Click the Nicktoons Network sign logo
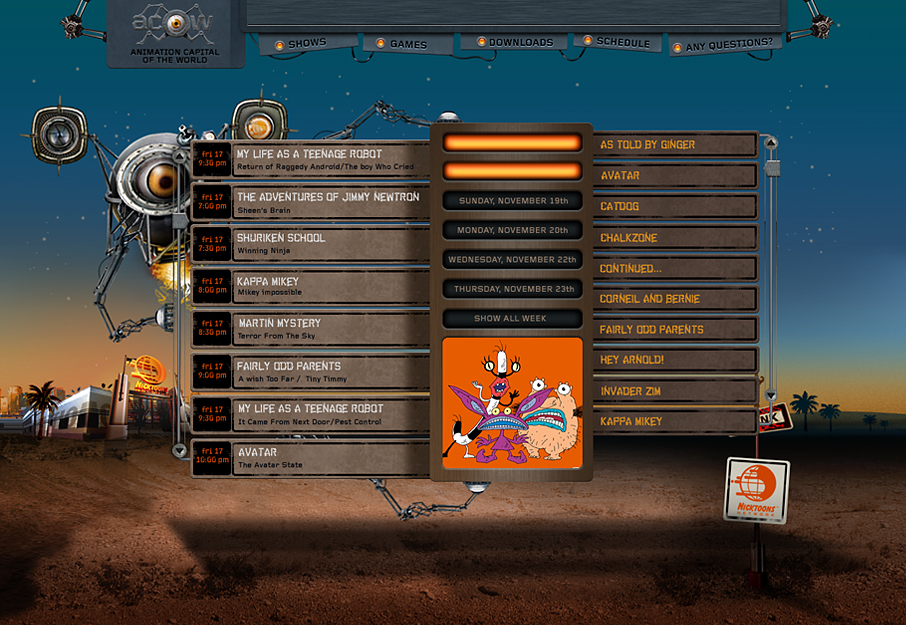 (x=756, y=490)
